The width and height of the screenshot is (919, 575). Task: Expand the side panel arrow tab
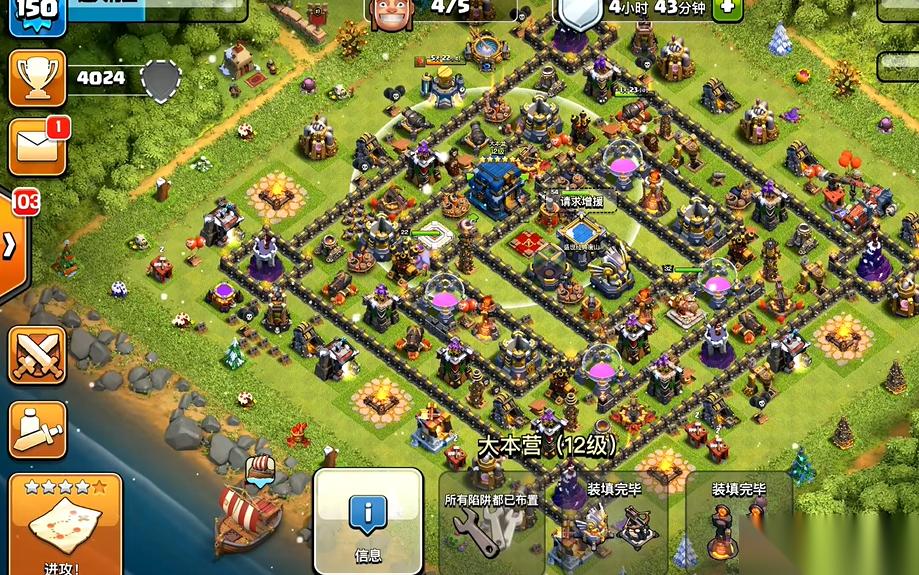pos(10,247)
